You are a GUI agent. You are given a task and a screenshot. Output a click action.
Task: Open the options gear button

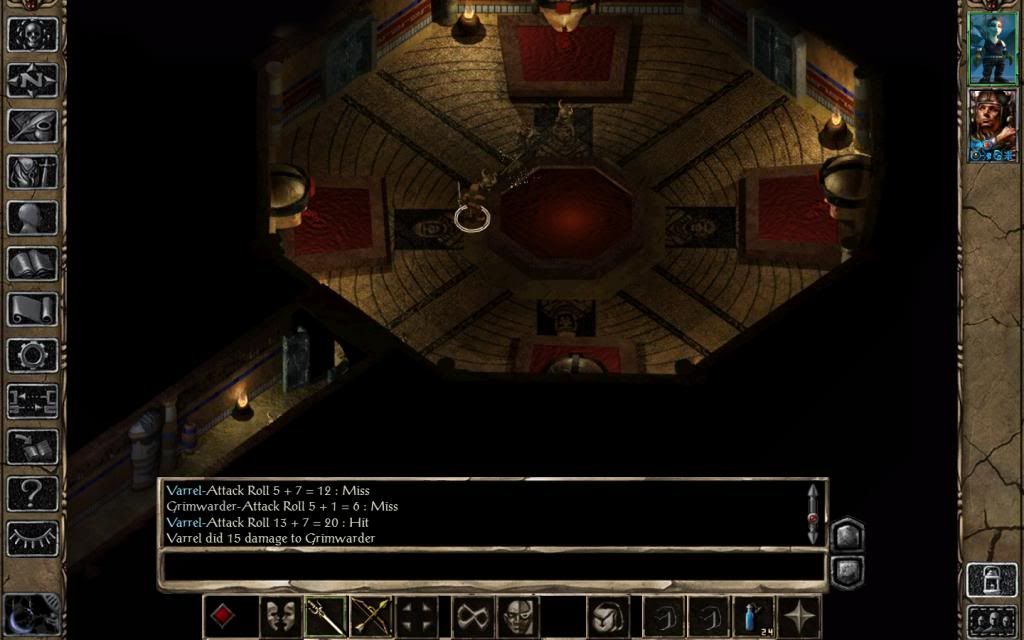(32, 356)
